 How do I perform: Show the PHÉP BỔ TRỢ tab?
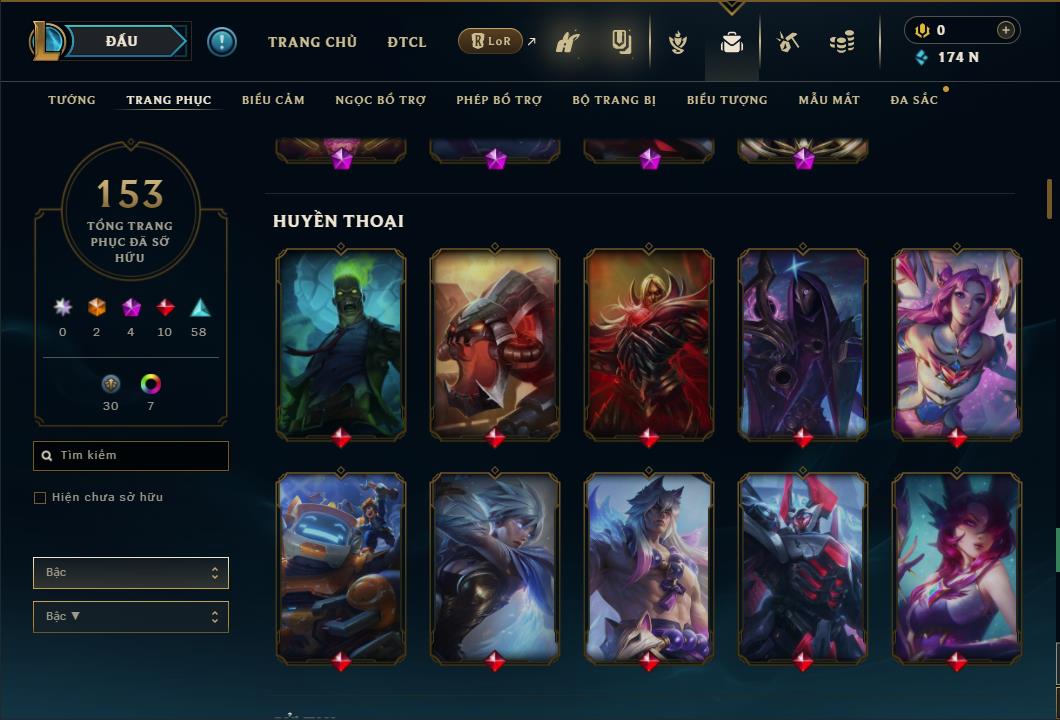tap(499, 100)
